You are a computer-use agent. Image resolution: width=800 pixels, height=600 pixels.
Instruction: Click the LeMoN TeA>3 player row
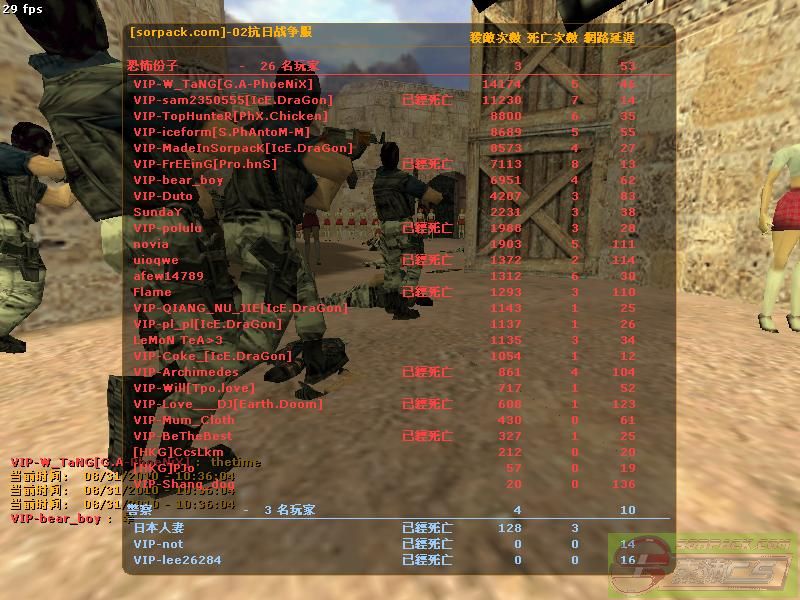(x=178, y=340)
